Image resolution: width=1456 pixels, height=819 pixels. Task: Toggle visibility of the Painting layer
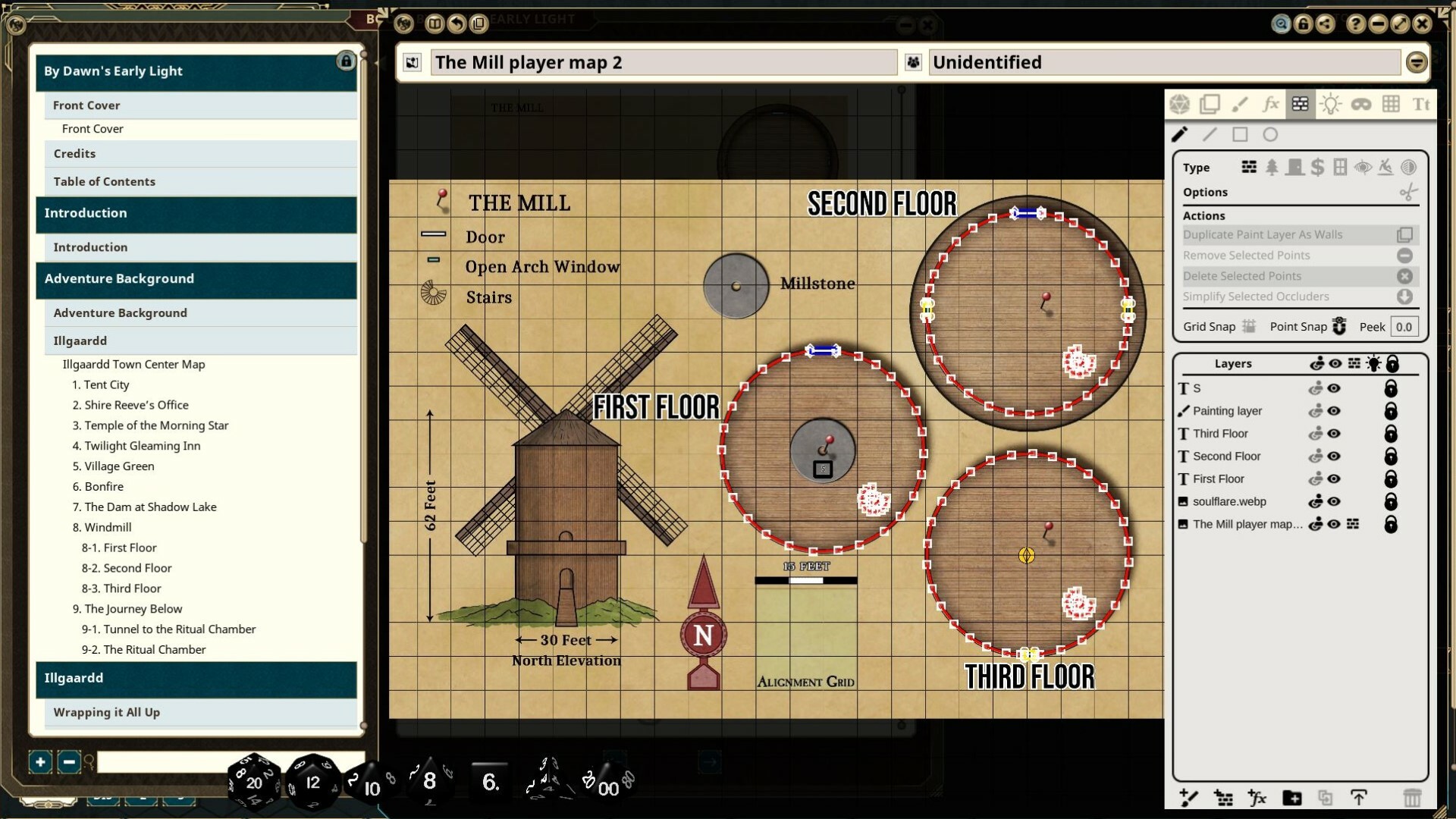coord(1335,410)
